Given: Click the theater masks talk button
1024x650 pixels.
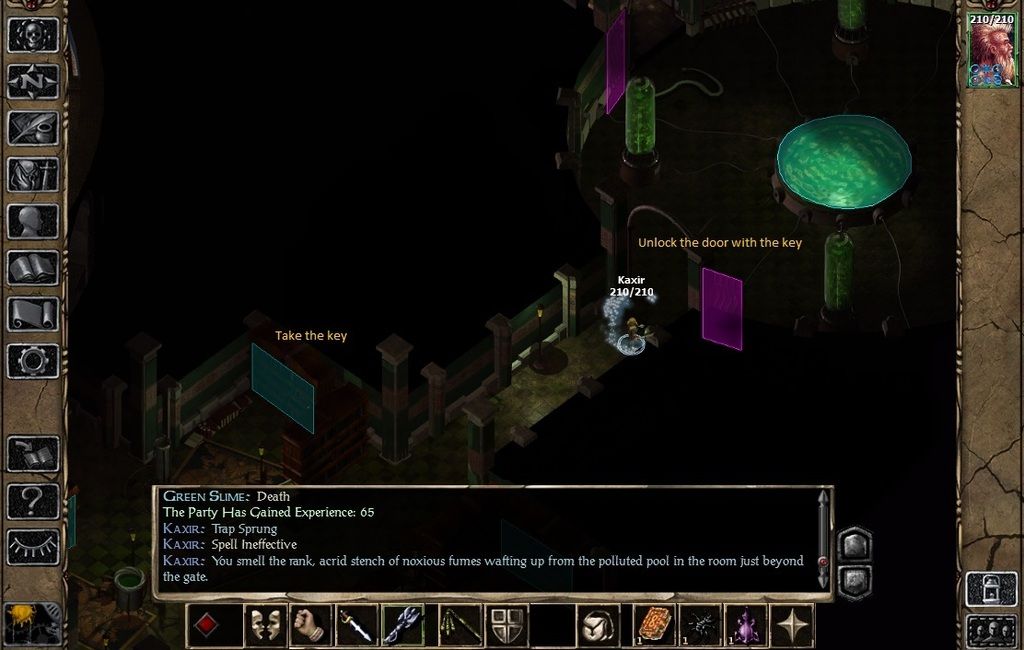Looking at the screenshot, I should coord(265,626).
